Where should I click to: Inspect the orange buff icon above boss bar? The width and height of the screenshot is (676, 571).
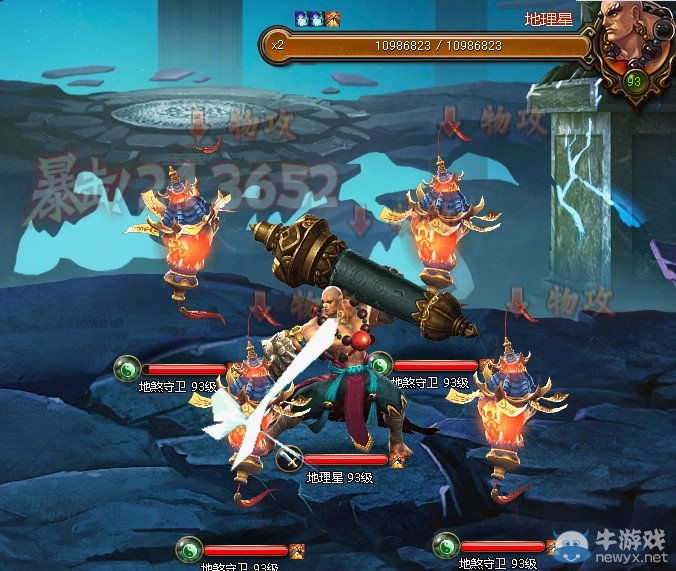333,18
